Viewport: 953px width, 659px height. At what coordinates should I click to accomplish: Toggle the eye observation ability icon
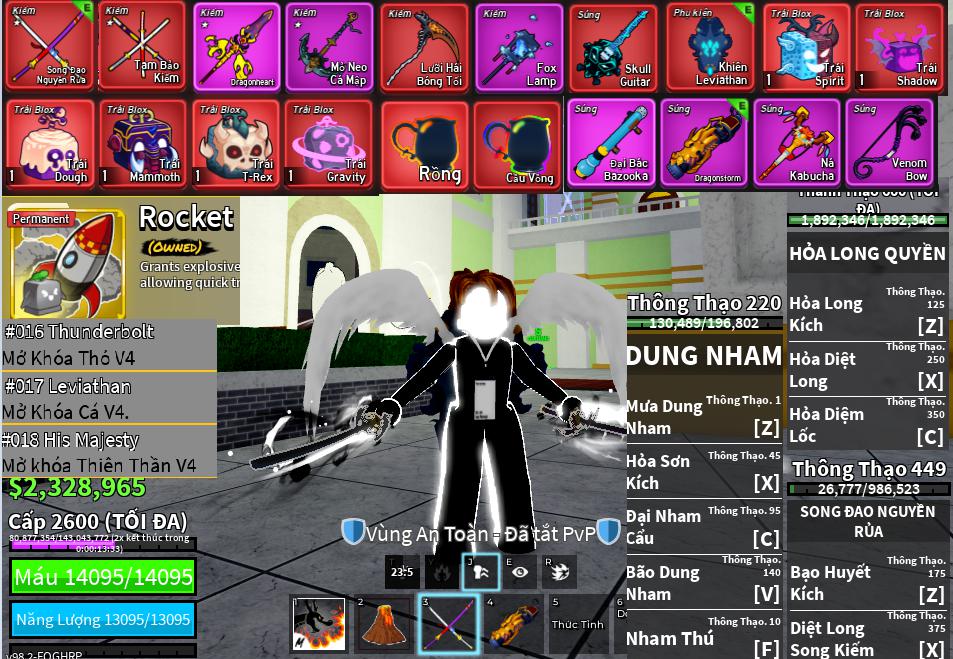coord(519,572)
